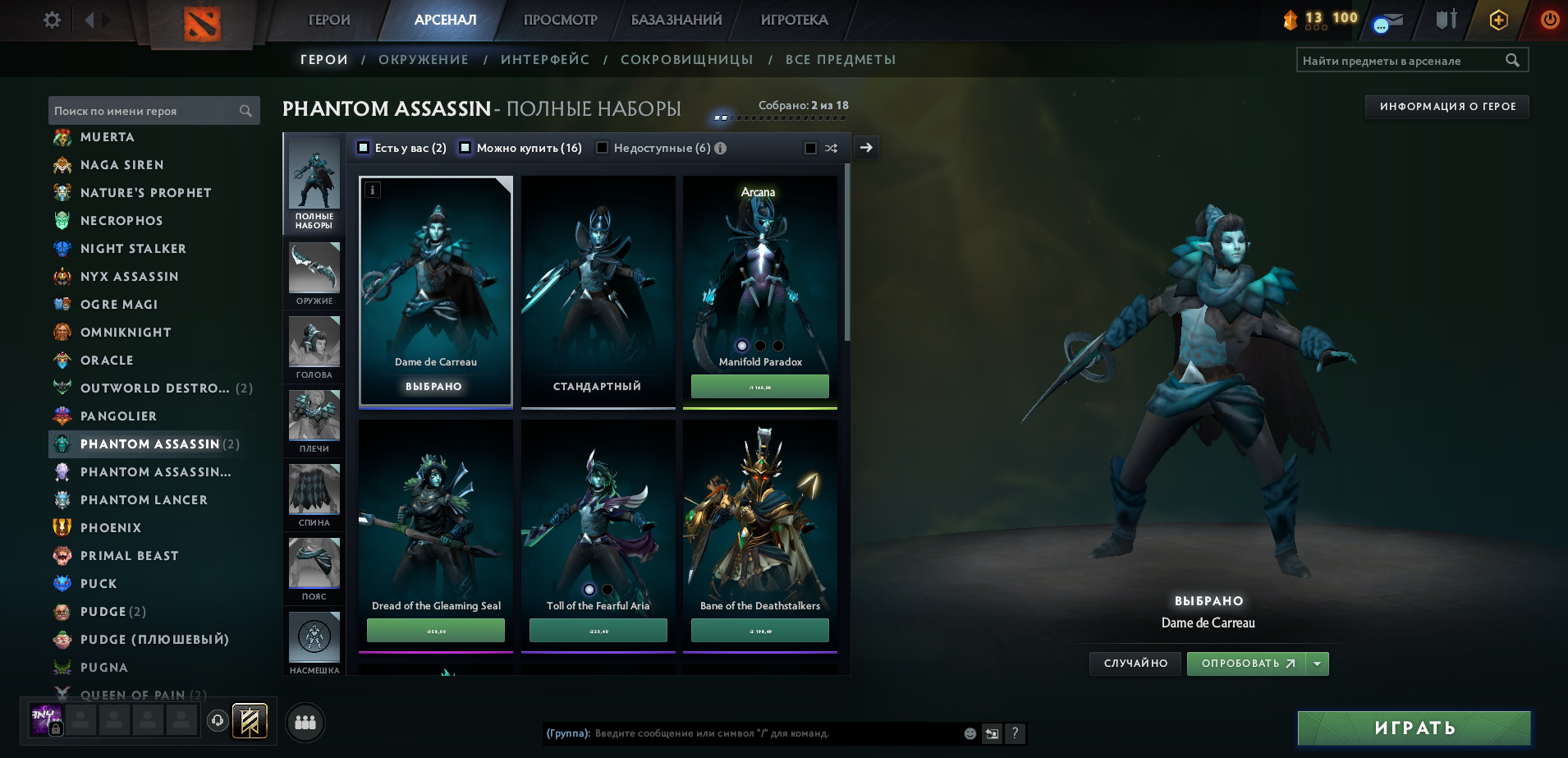
Task: Click the shuffle icon in filter bar
Action: [x=831, y=148]
